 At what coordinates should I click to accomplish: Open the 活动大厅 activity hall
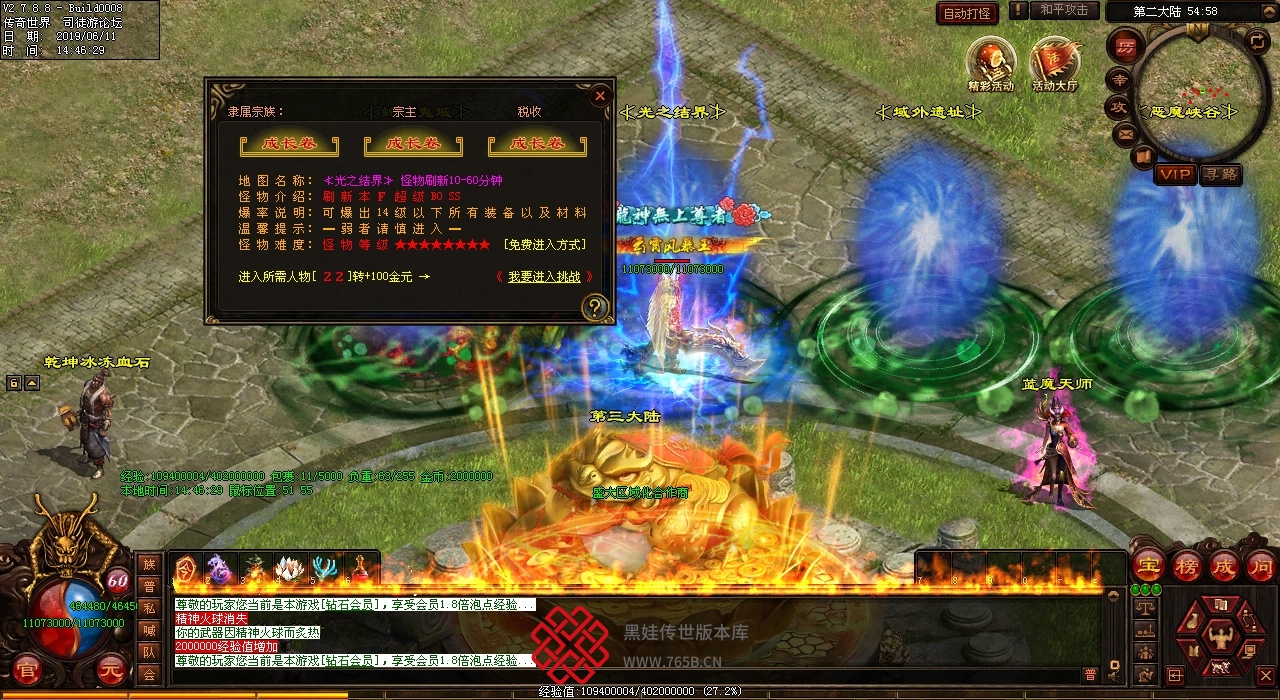[x=1055, y=62]
